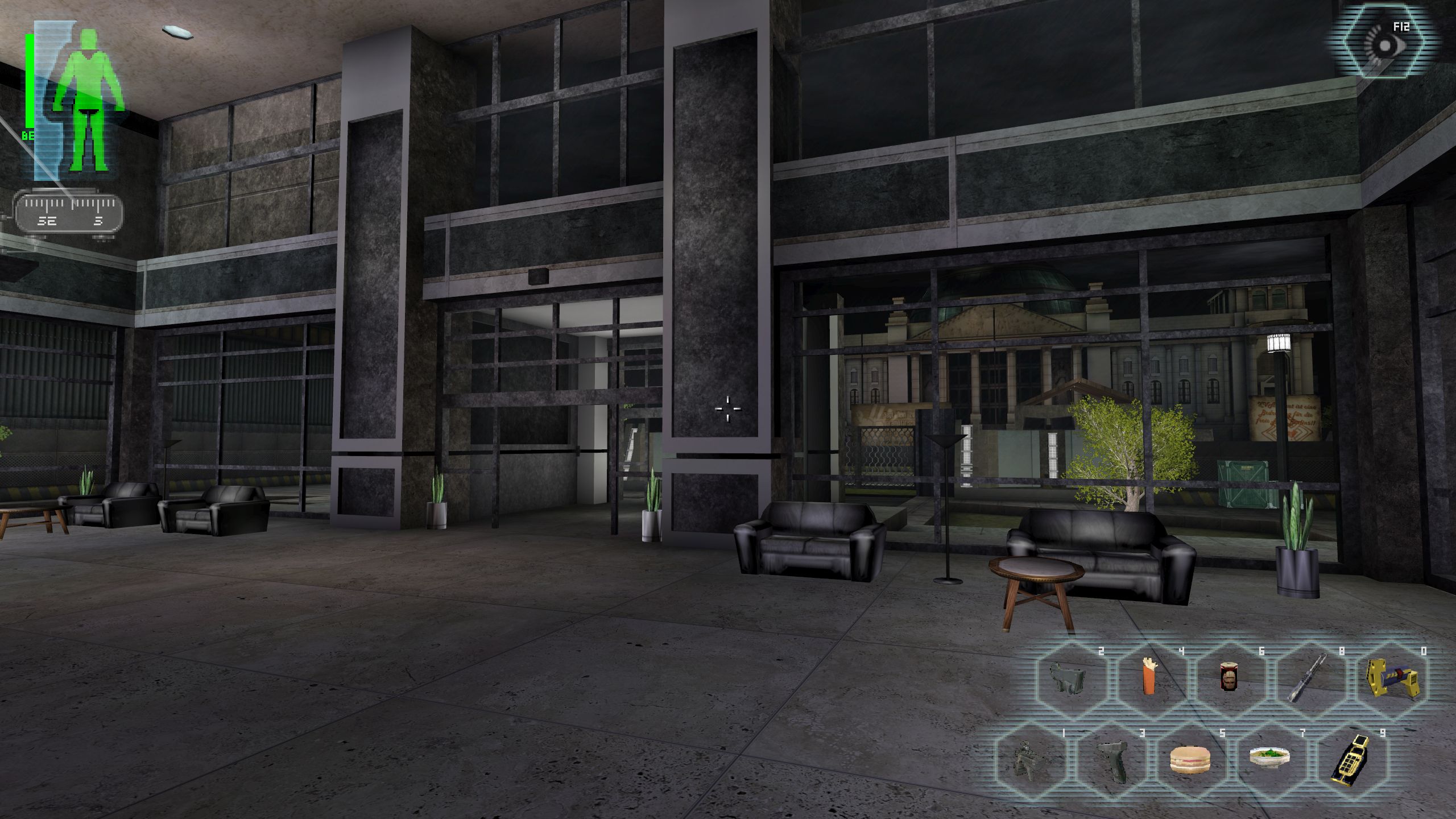
Task: Pick the bowl of food in slot 7
Action: pos(1270,758)
